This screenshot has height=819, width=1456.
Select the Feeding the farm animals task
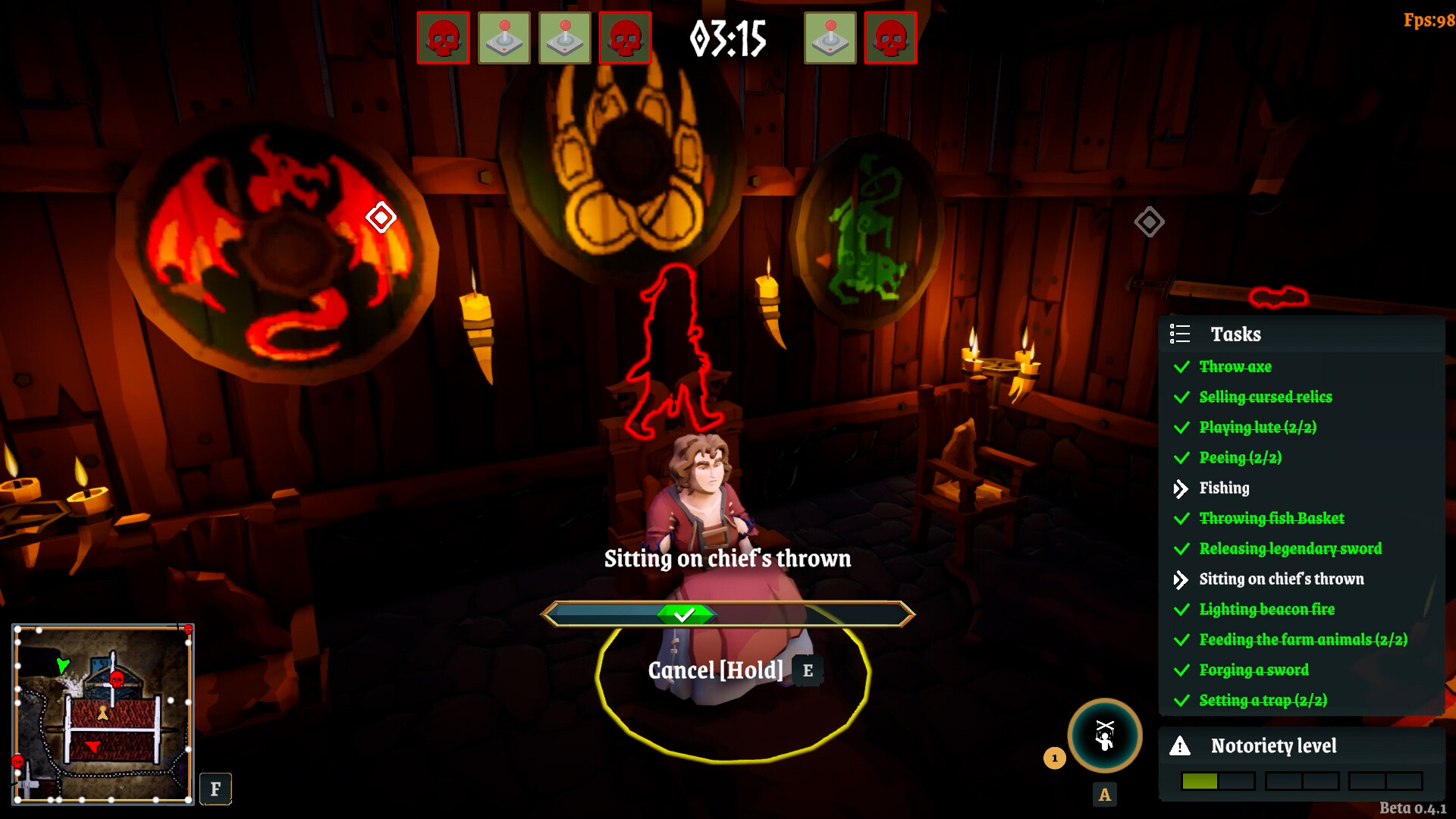(x=1303, y=640)
